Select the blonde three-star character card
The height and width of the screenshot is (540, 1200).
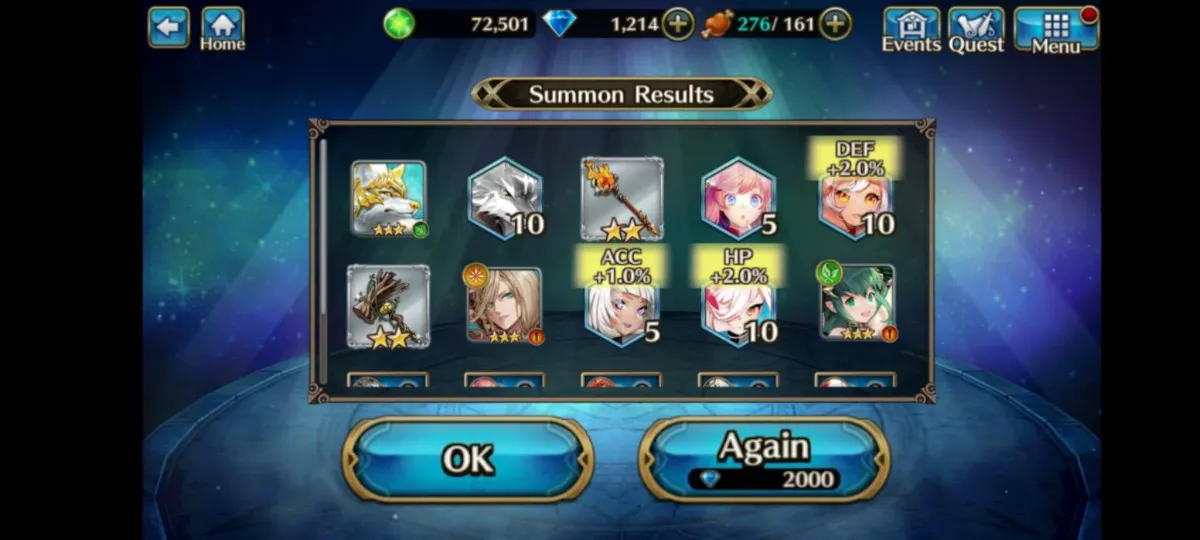[x=505, y=305]
